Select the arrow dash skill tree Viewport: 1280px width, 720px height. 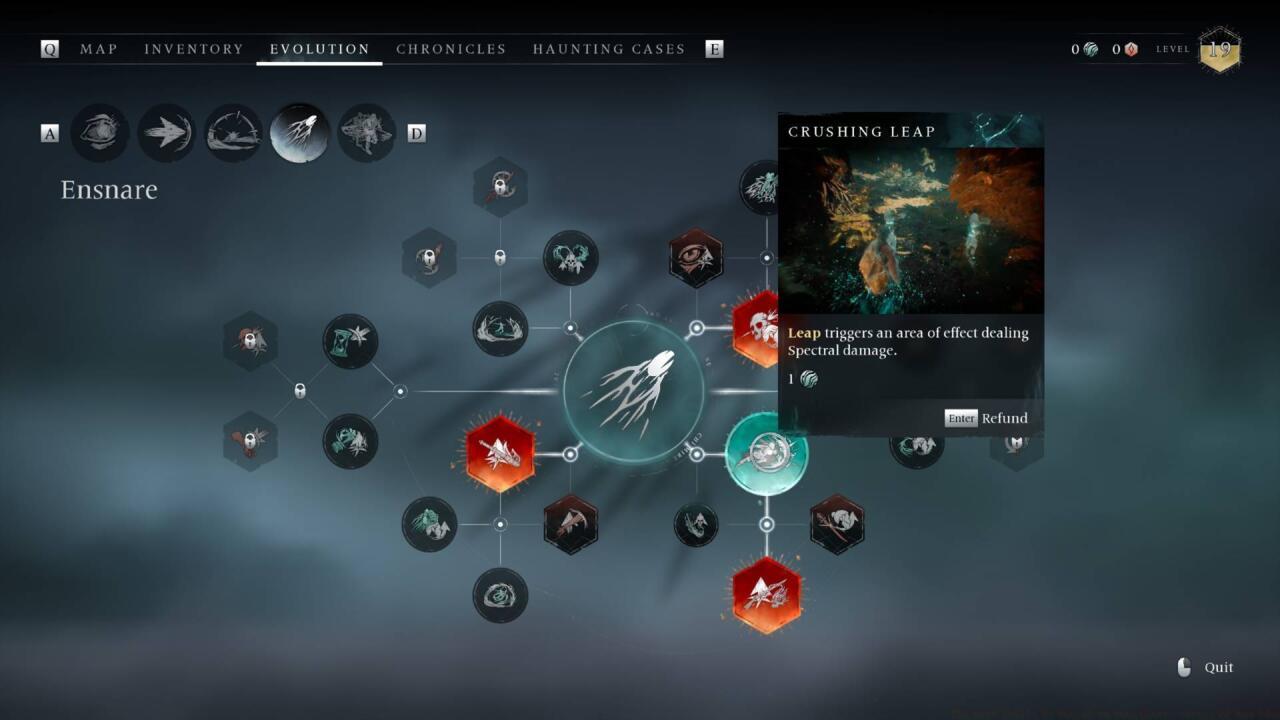tap(166, 133)
